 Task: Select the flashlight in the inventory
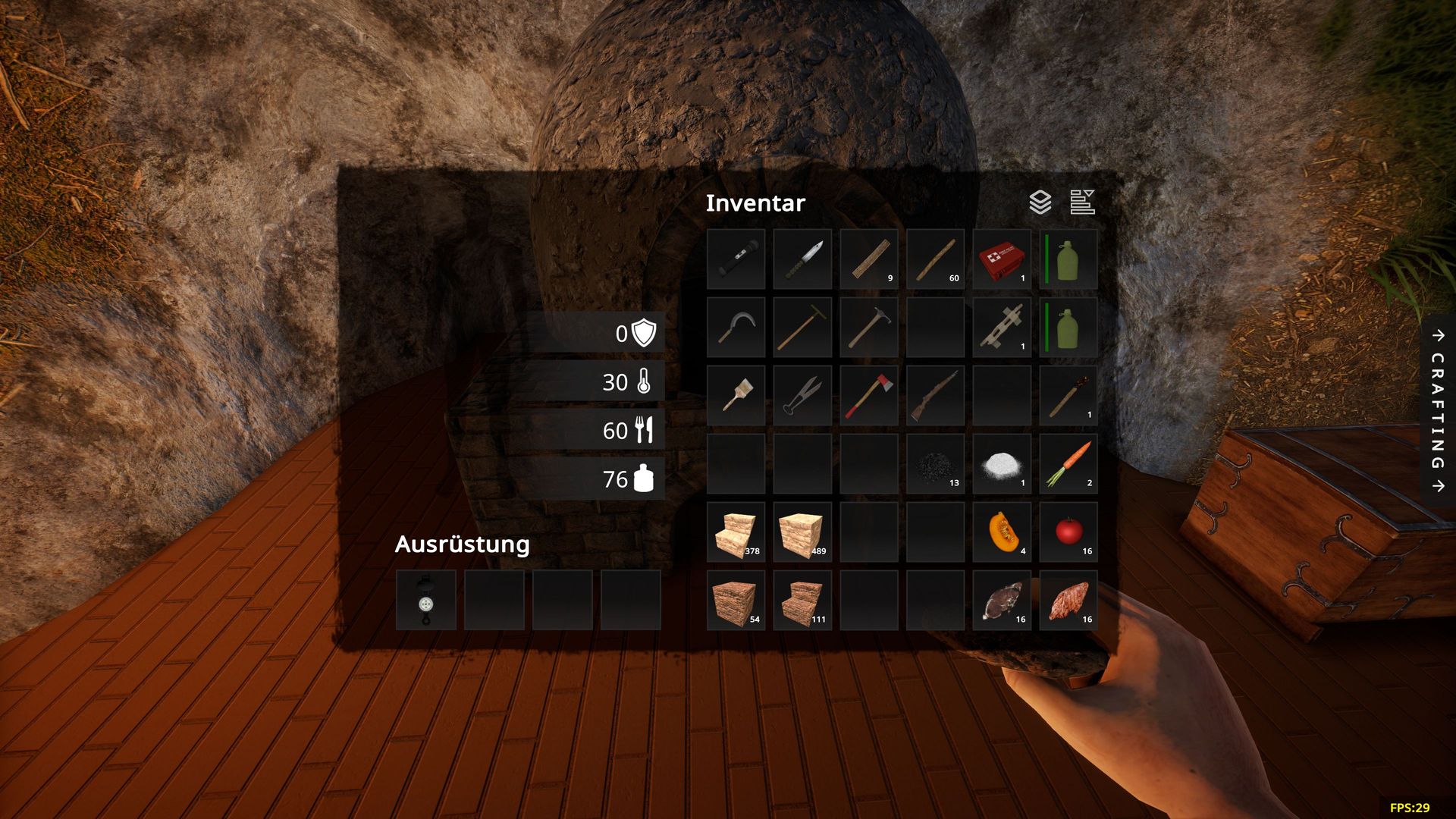click(736, 259)
